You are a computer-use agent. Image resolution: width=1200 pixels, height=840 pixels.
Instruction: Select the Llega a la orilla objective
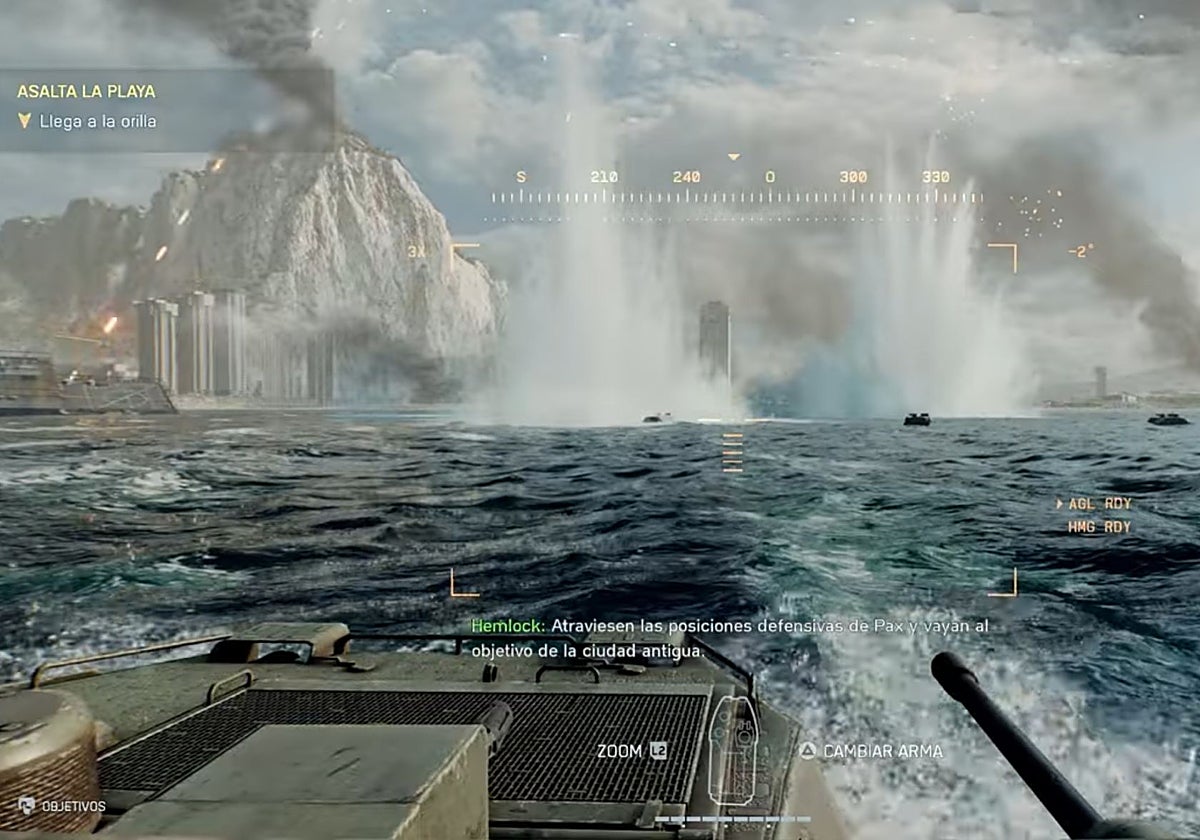pos(97,122)
